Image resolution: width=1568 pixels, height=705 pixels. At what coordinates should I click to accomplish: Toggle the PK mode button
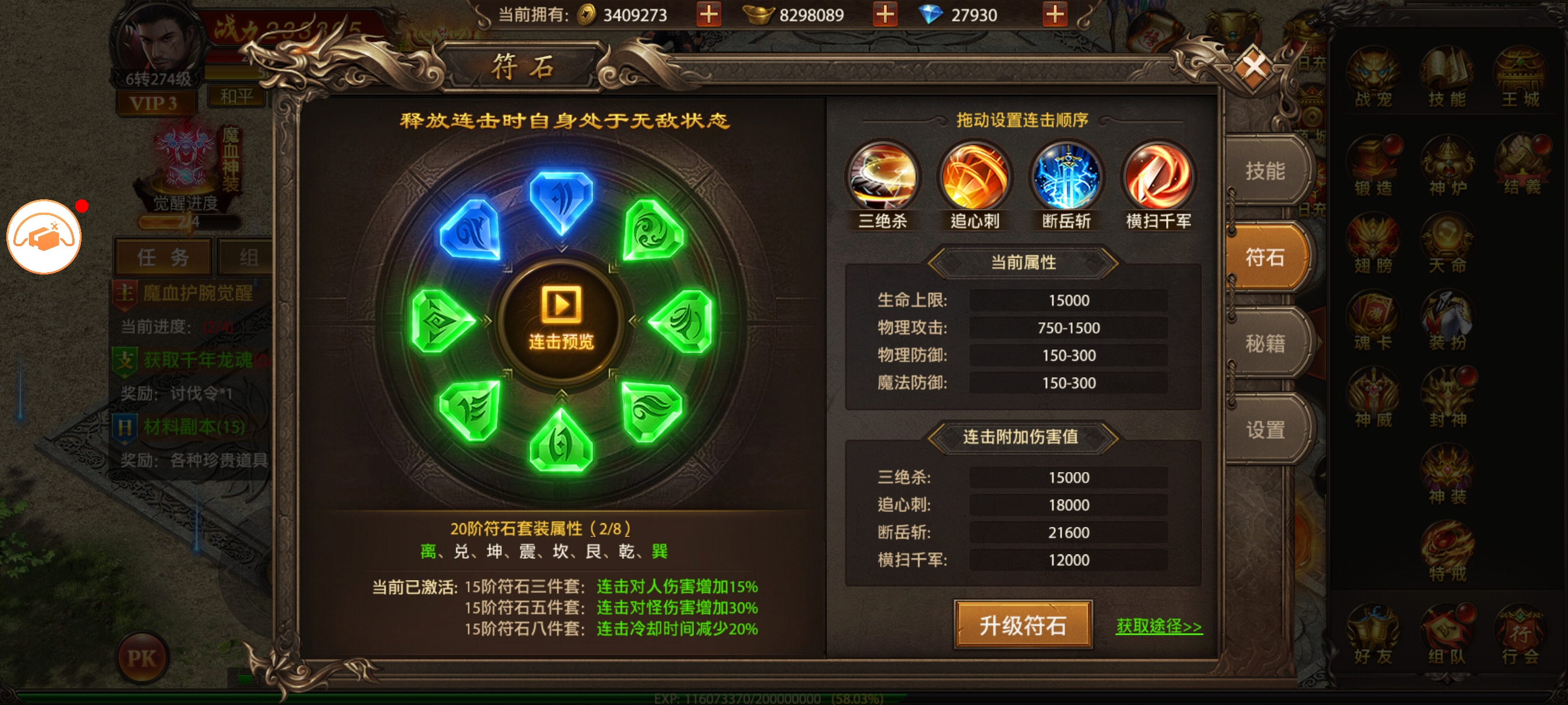(142, 658)
